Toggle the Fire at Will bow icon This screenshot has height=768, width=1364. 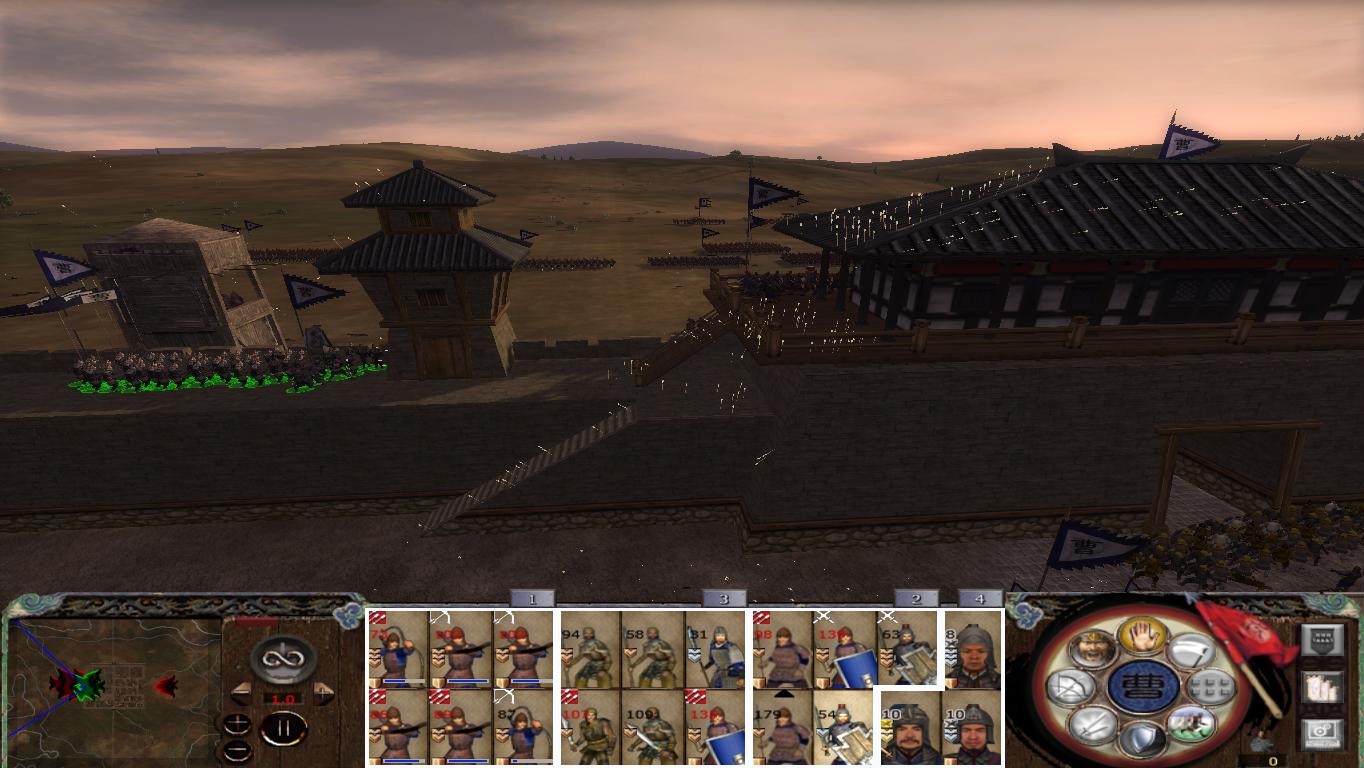(x=1071, y=686)
